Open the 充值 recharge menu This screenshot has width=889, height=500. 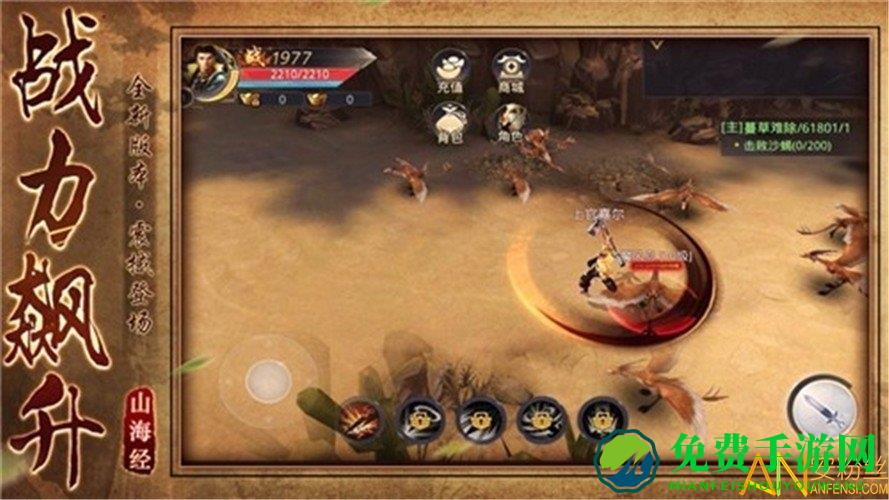[449, 70]
